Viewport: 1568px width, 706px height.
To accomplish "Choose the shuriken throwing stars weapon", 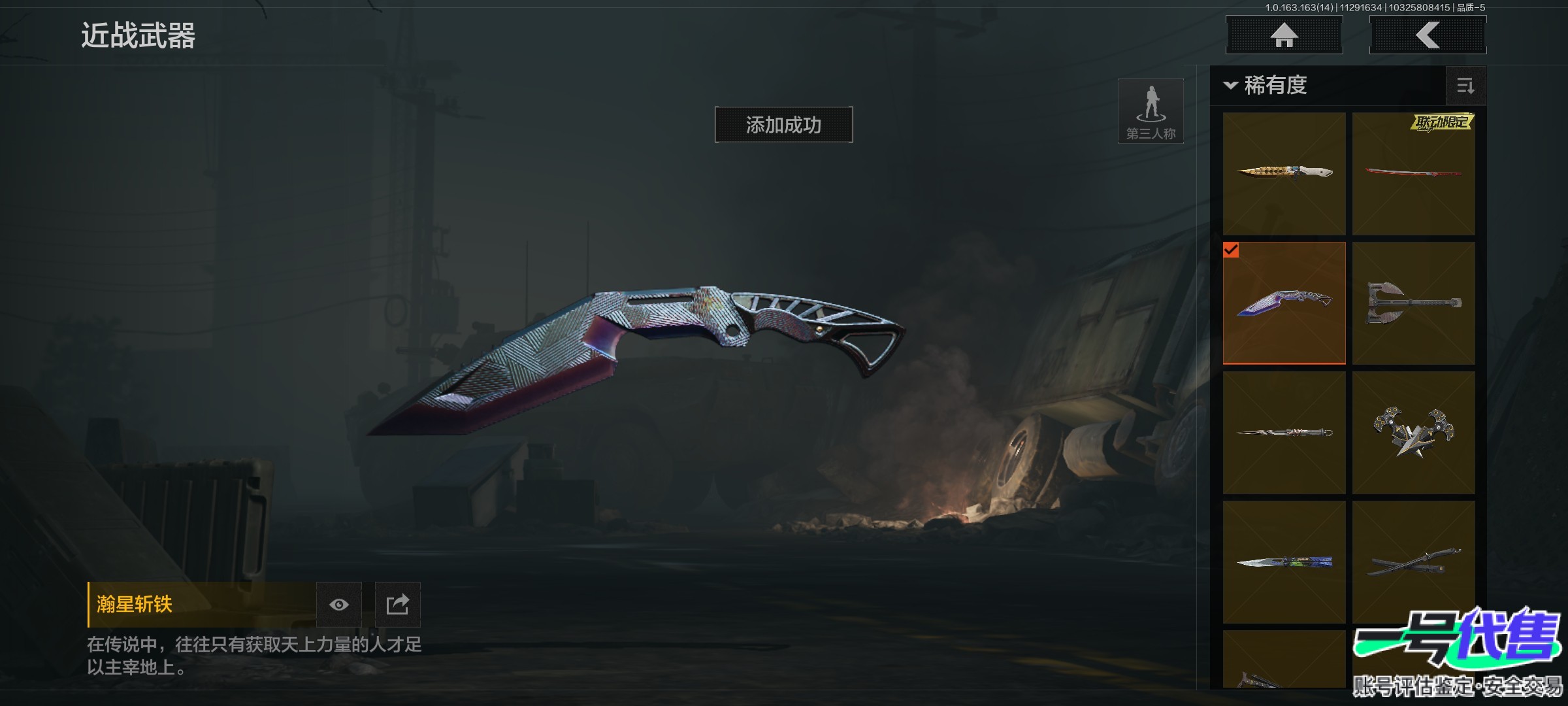I will (1413, 432).
